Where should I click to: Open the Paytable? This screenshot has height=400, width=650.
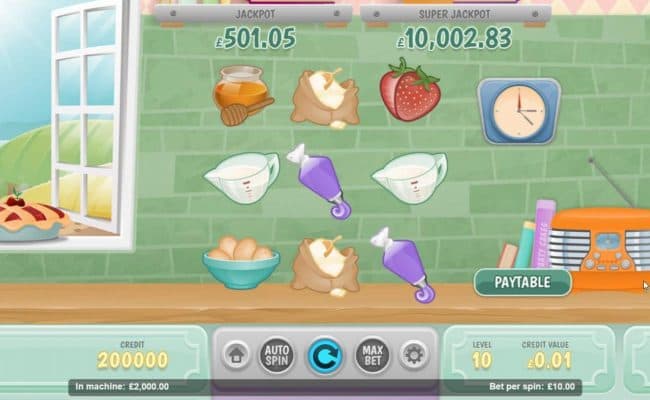522,282
